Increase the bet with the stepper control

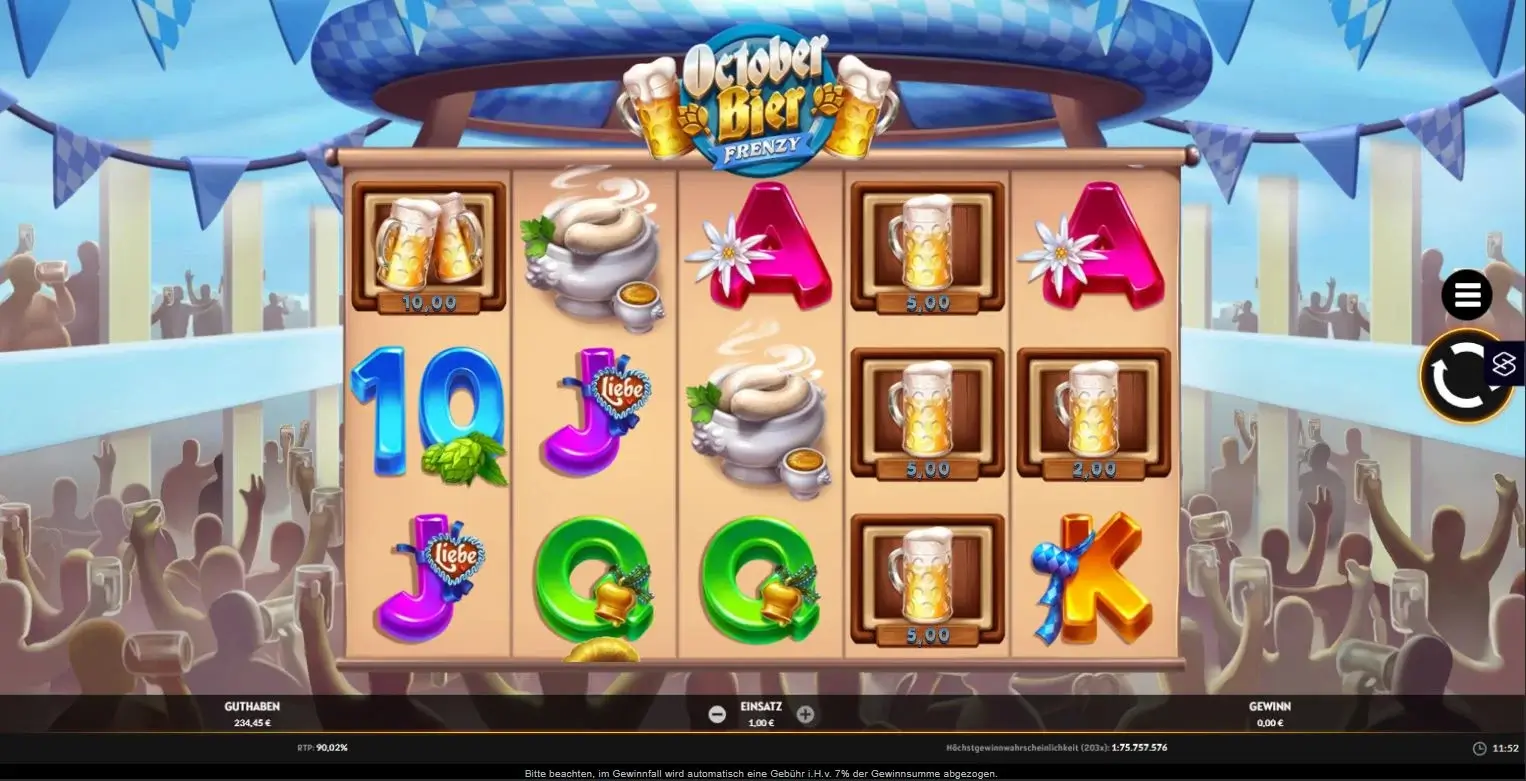(x=805, y=713)
